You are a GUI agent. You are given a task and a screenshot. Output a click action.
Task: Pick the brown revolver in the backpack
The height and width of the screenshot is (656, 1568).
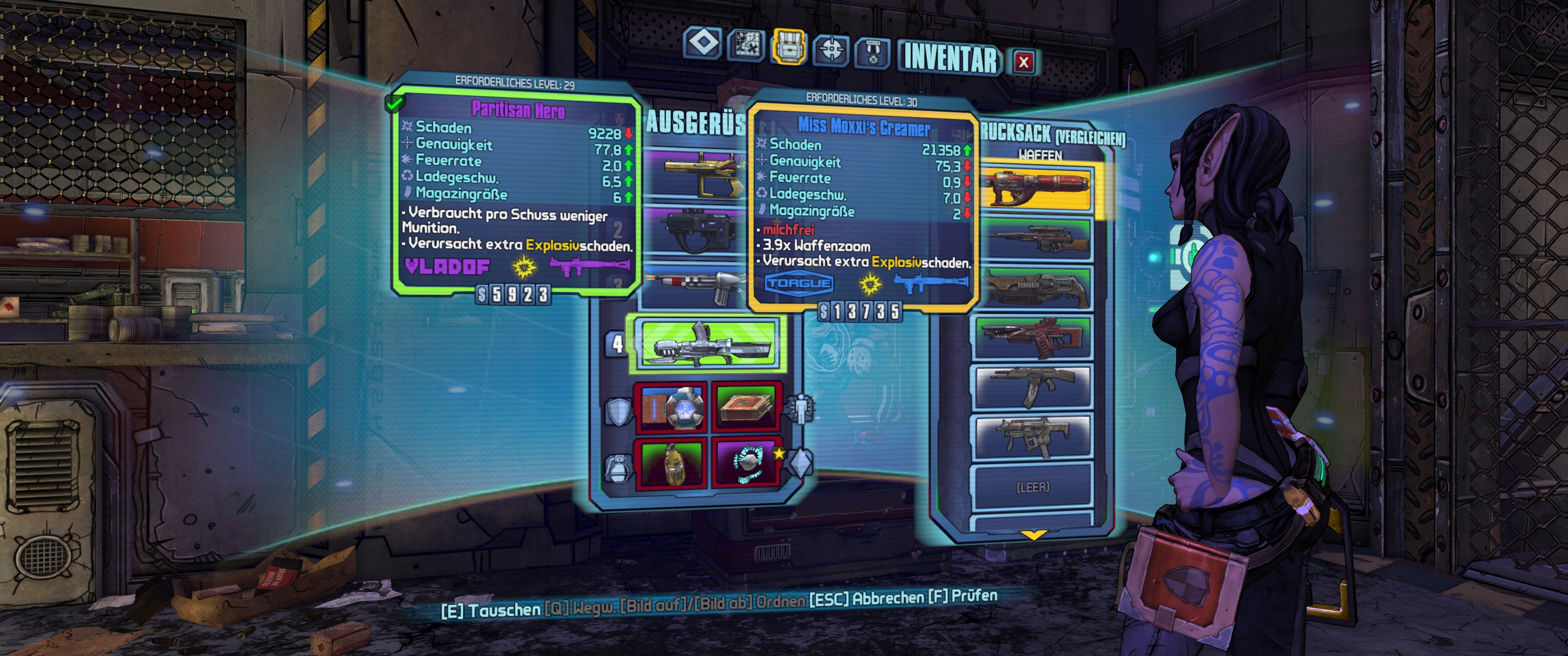coord(1036,288)
